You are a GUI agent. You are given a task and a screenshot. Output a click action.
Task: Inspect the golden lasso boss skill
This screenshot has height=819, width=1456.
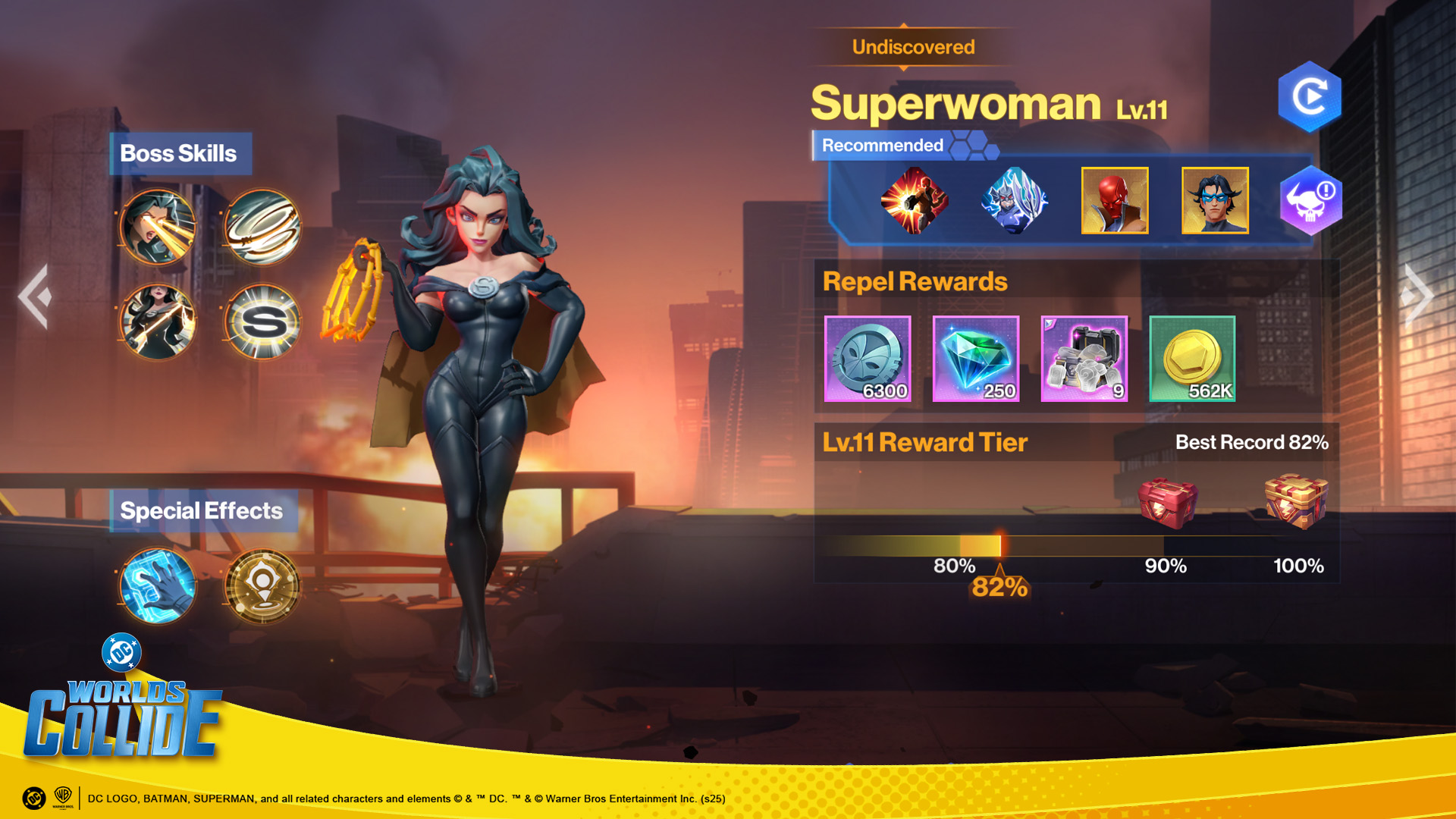pyautogui.click(x=158, y=322)
